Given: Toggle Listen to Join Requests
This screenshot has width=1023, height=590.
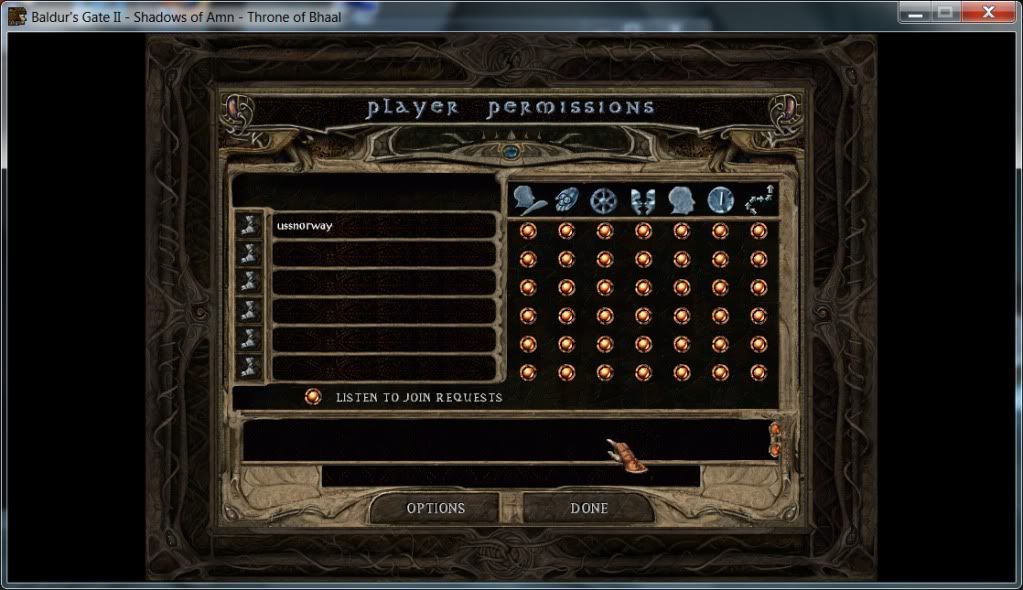Looking at the screenshot, I should 314,397.
